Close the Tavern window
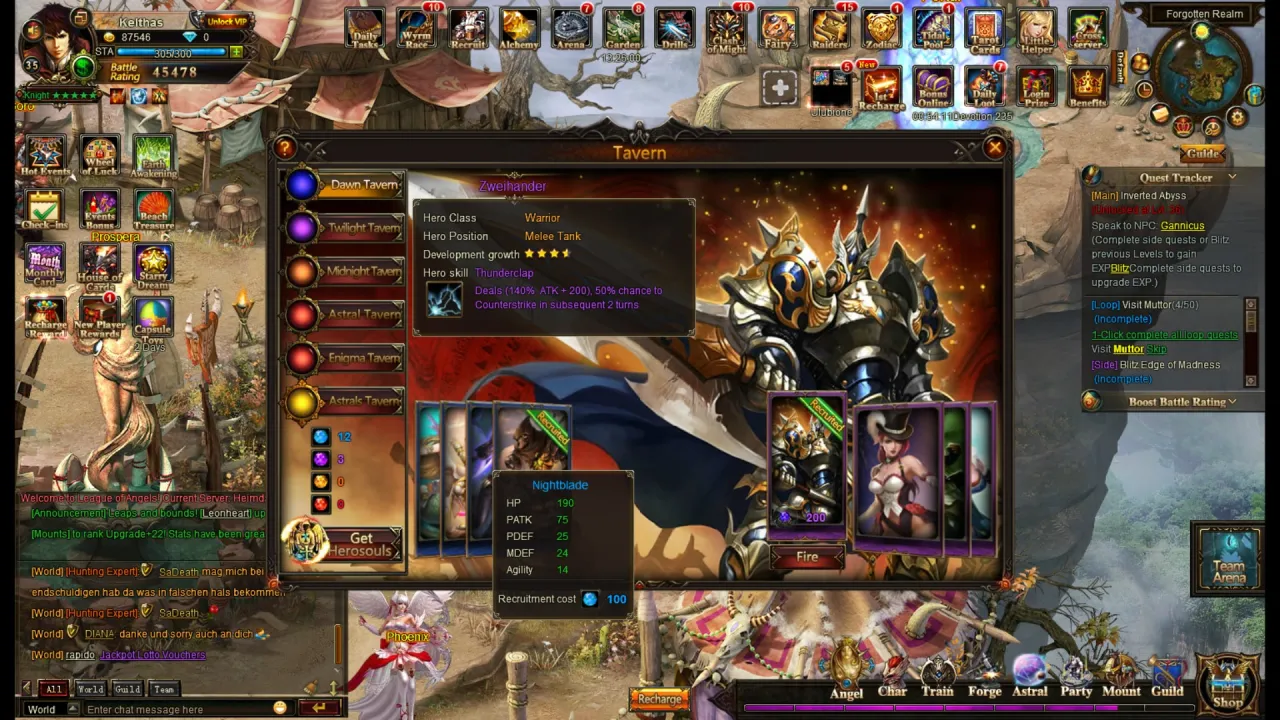The image size is (1280, 720). 994,149
